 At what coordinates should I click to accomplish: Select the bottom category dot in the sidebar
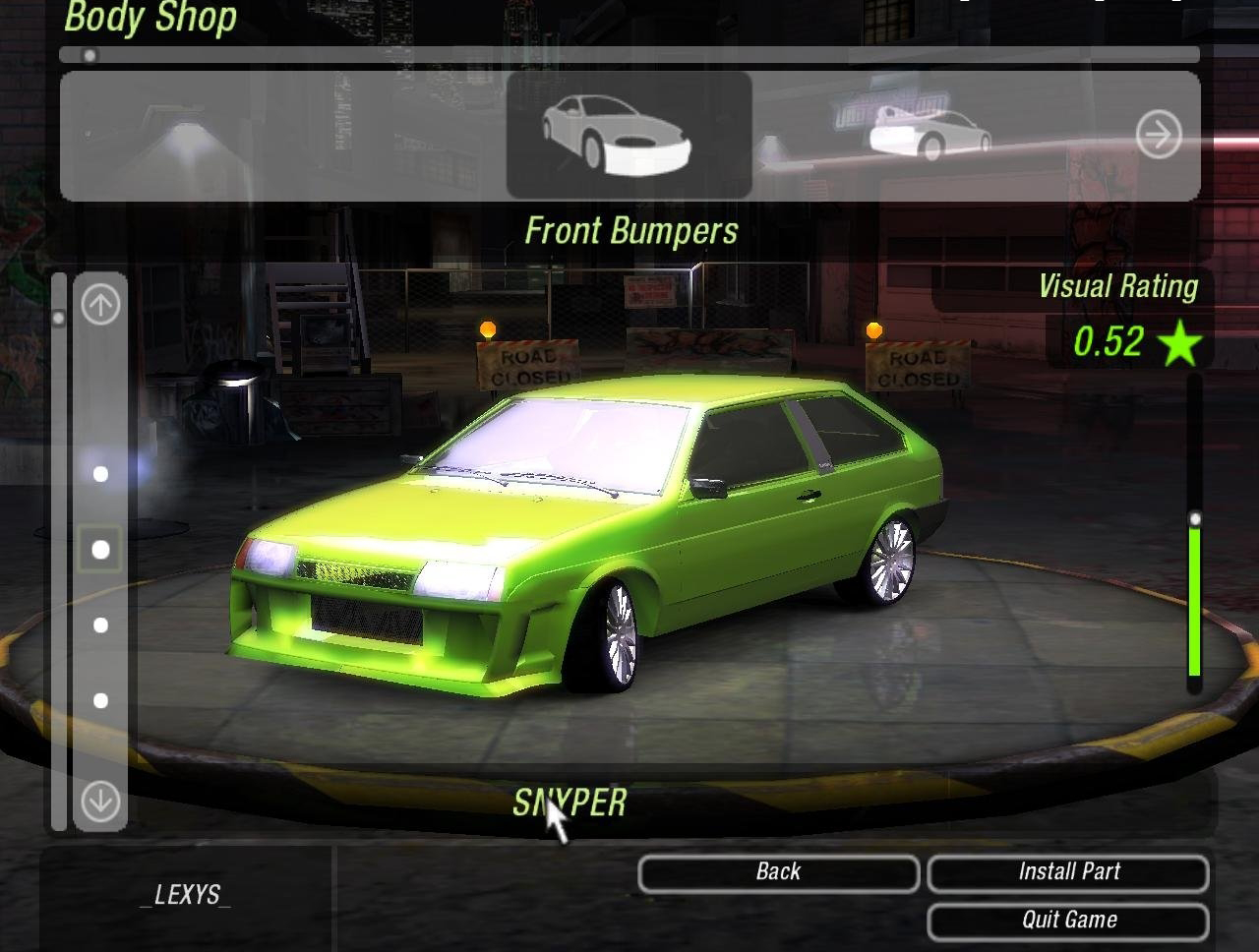pyautogui.click(x=99, y=700)
